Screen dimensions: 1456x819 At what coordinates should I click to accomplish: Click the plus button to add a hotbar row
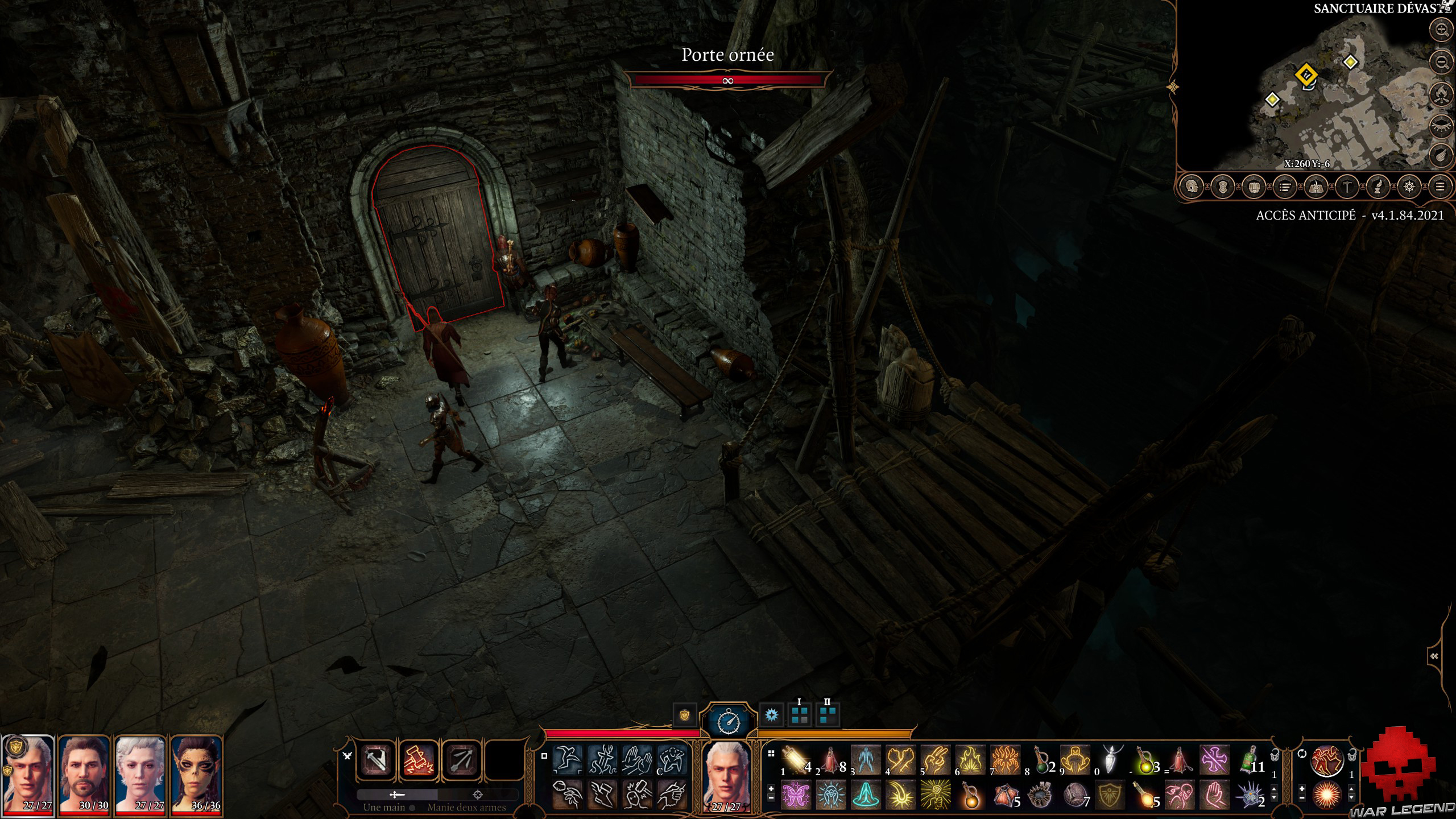(771, 789)
